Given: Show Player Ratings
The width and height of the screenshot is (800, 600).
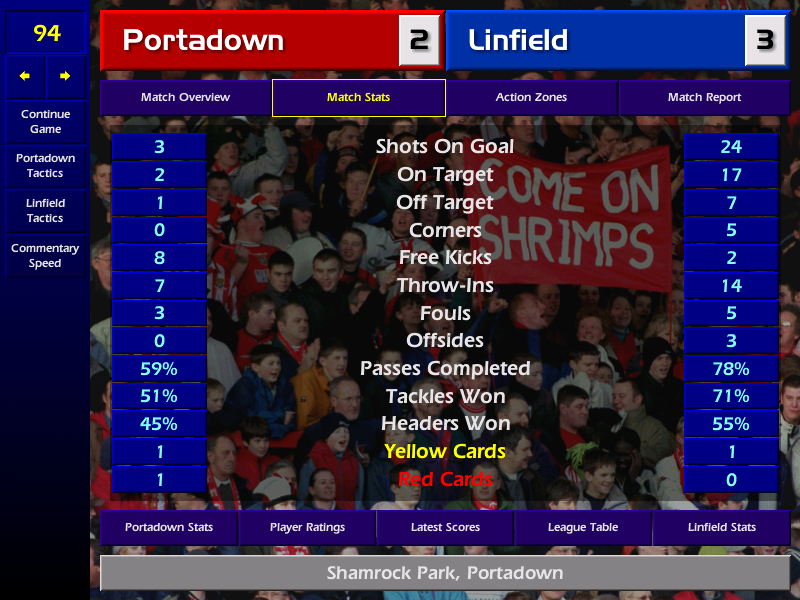Looking at the screenshot, I should tap(307, 527).
